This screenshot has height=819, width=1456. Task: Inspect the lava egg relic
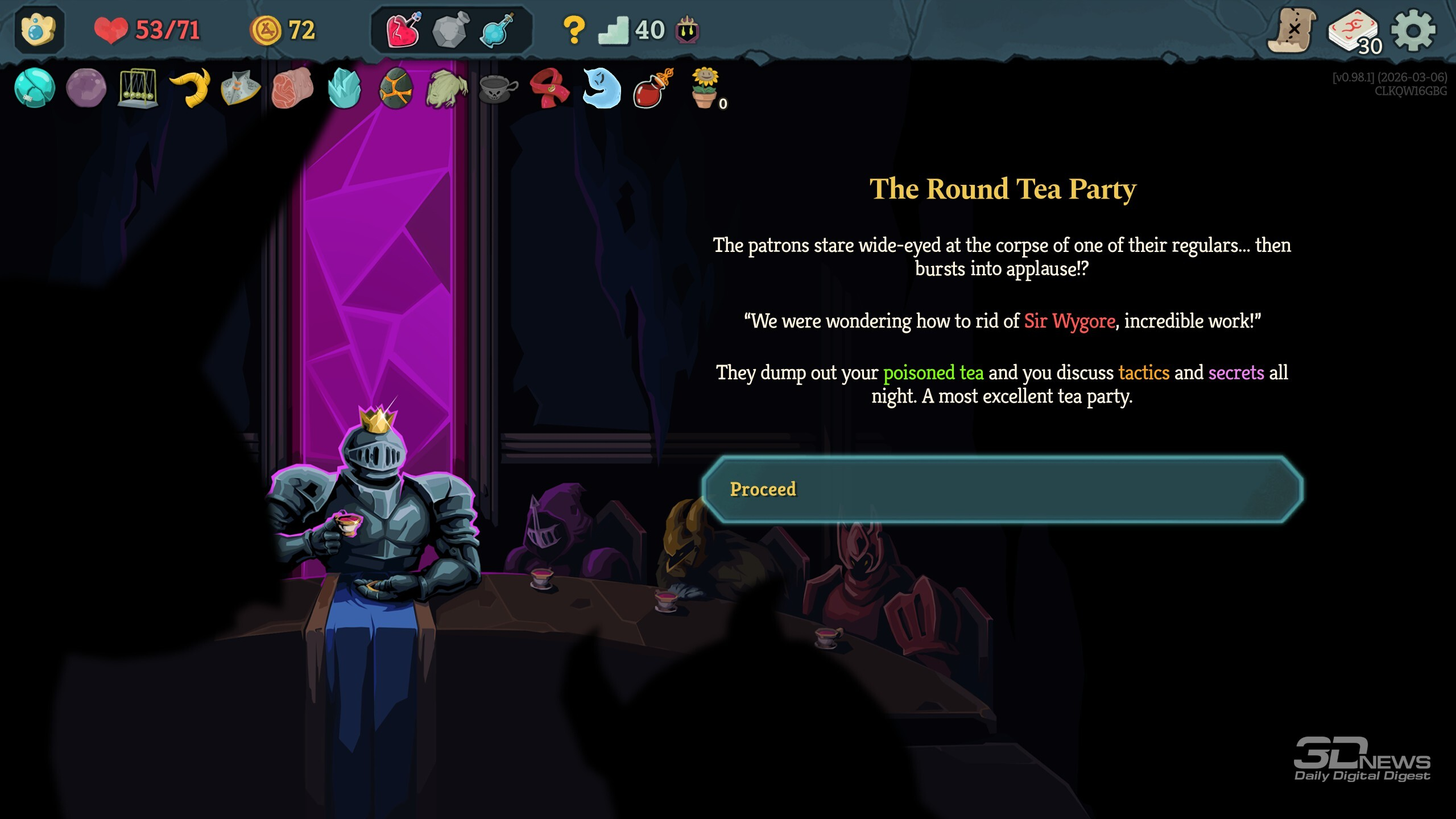(x=396, y=88)
